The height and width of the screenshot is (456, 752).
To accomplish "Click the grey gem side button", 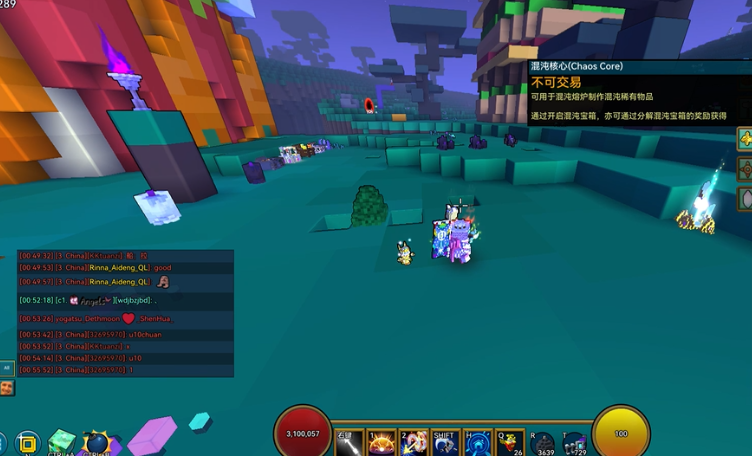I will 745,198.
